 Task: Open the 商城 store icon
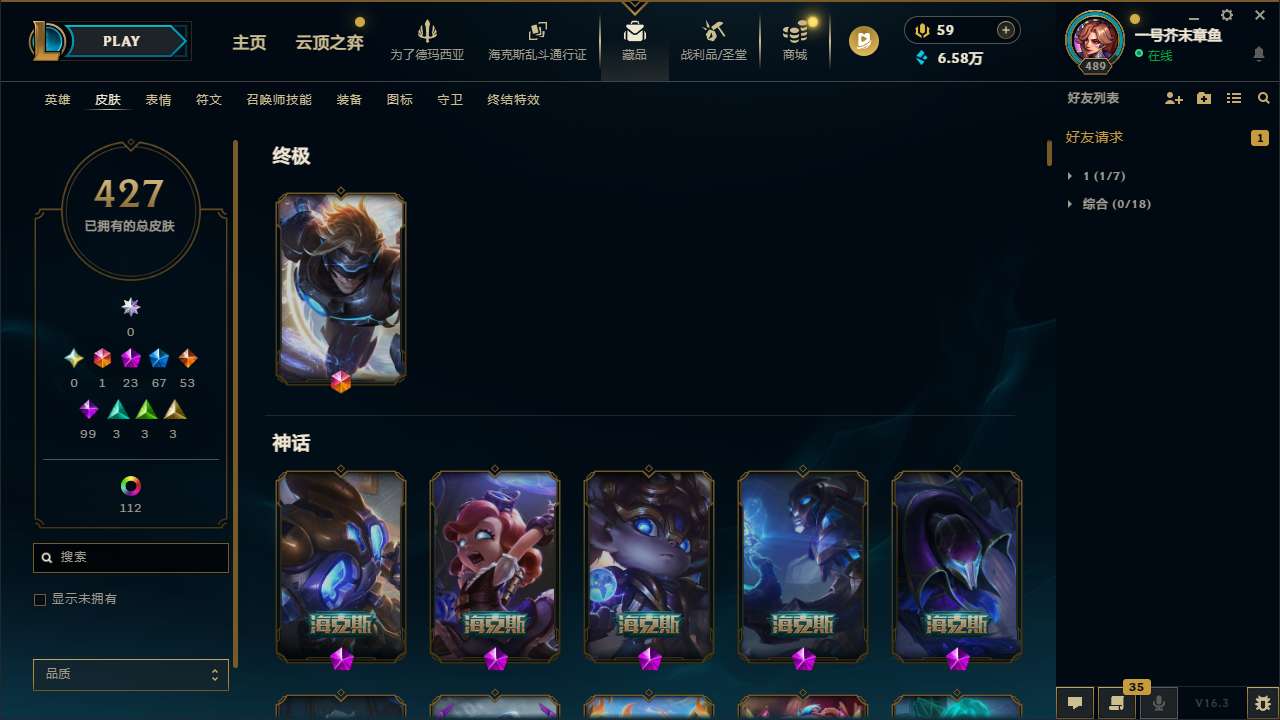pyautogui.click(x=794, y=38)
